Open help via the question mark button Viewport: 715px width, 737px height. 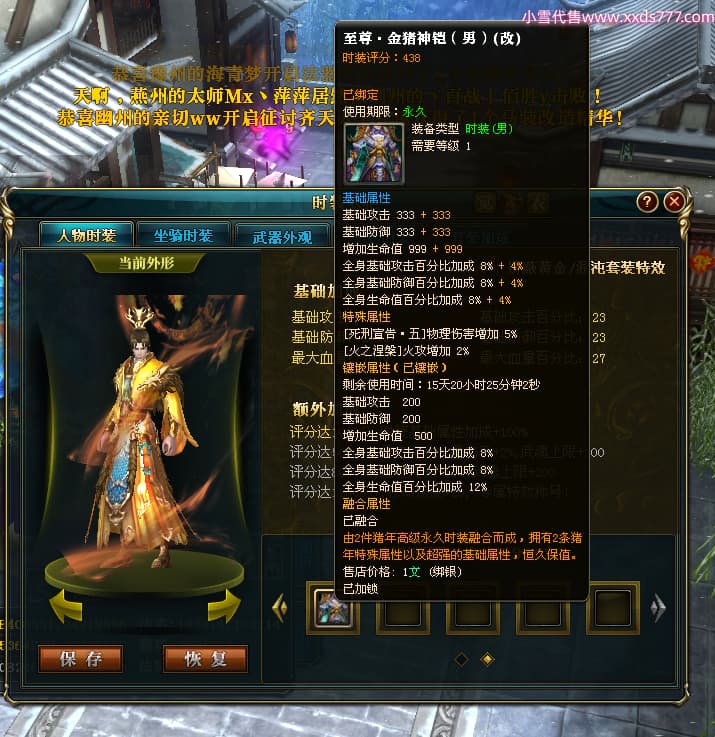(647, 202)
